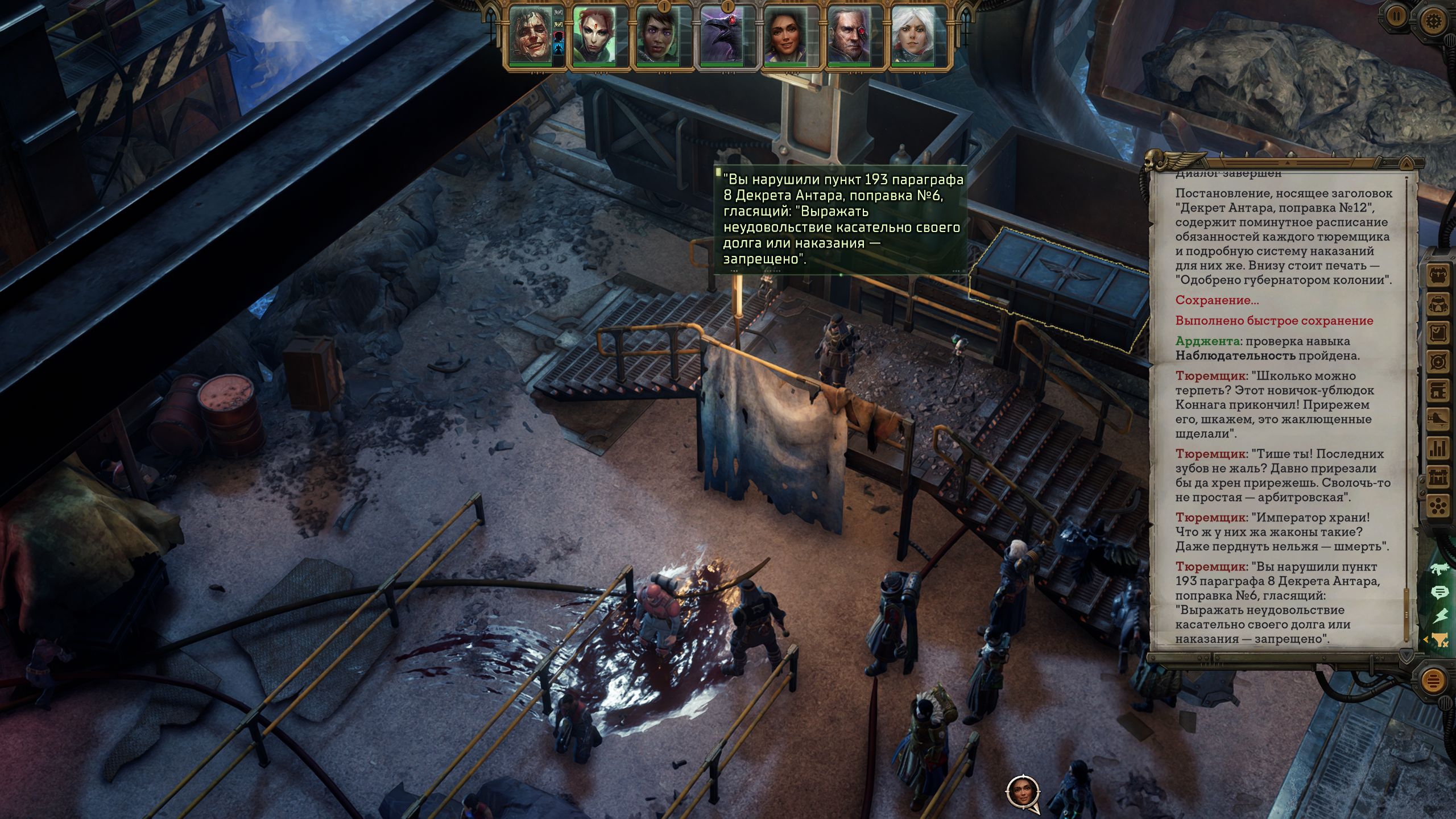Screen dimensions: 1456x819
Task: Pause the game with the pause button
Action: (x=1396, y=17)
